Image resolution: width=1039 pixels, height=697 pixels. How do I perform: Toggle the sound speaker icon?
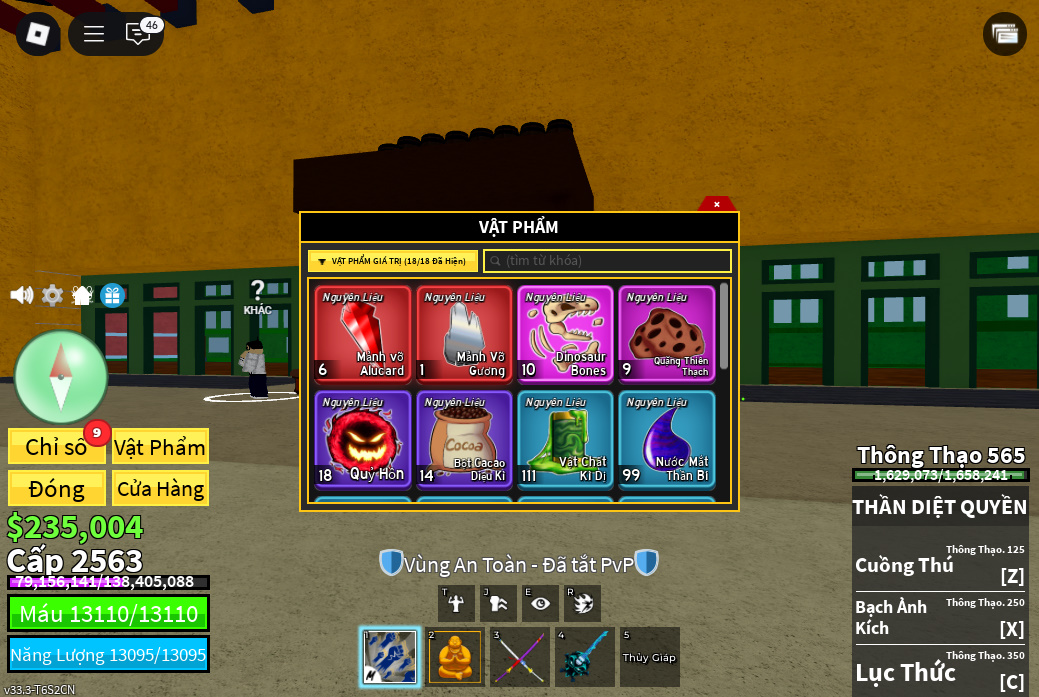coord(21,296)
